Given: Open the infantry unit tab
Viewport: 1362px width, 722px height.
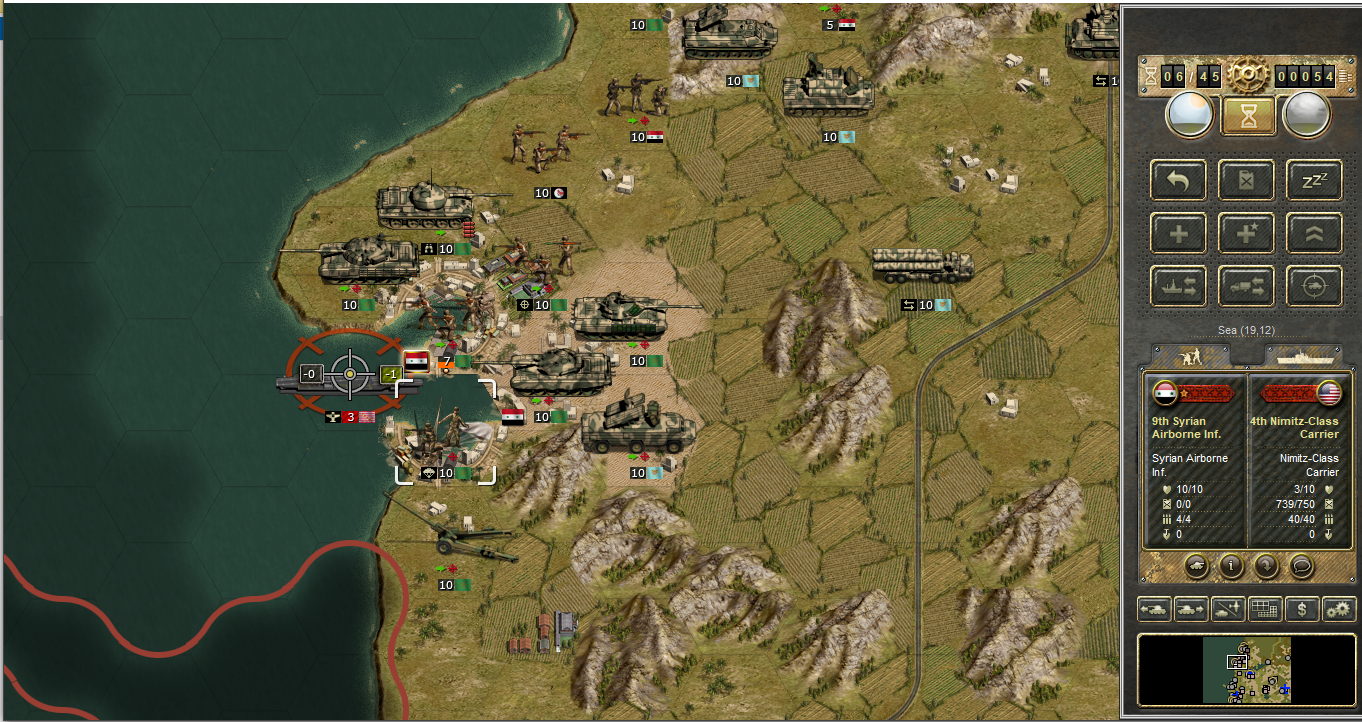Looking at the screenshot, I should (x=1191, y=355).
